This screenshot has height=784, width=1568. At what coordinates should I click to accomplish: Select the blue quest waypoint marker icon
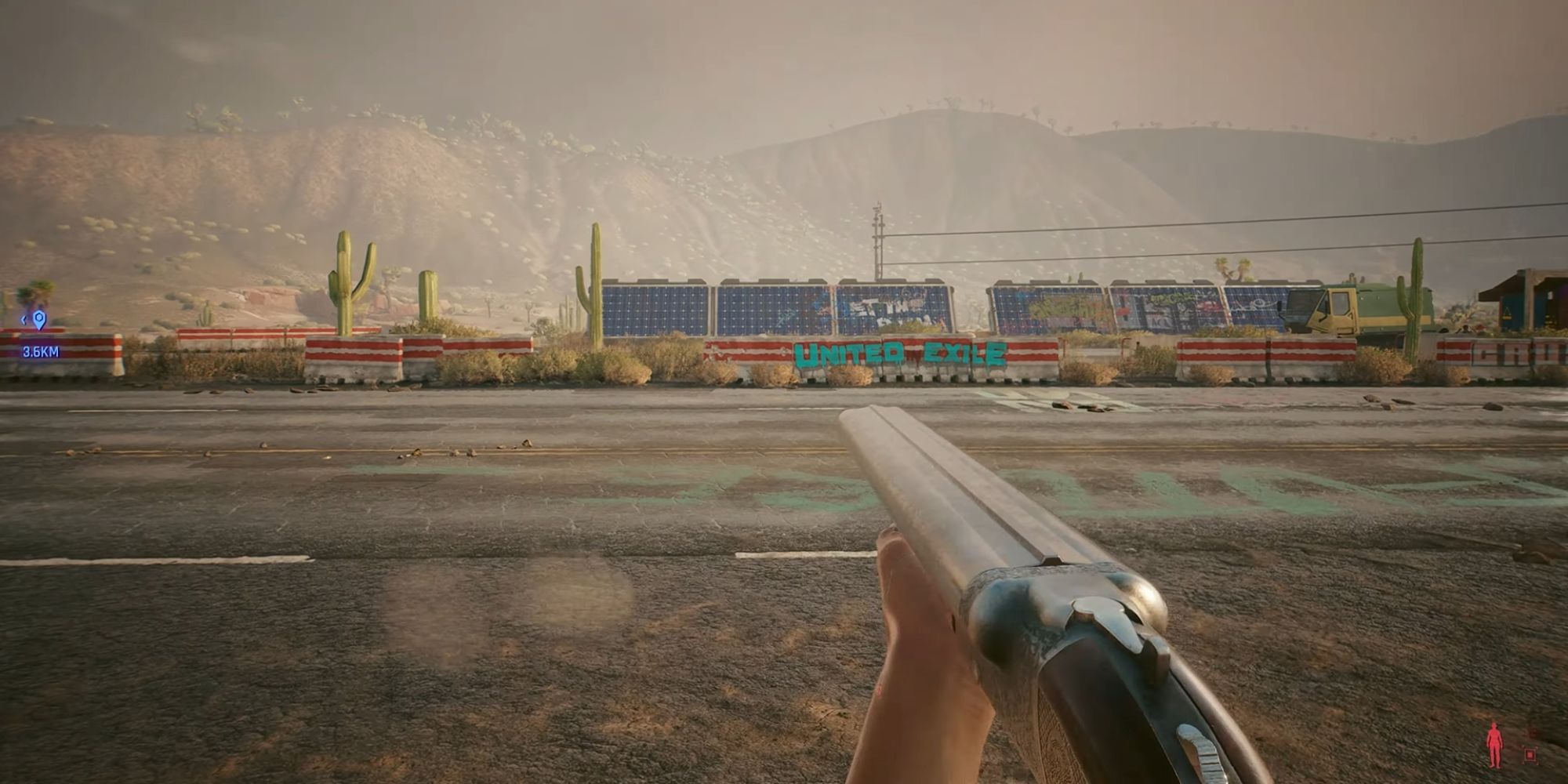click(39, 319)
